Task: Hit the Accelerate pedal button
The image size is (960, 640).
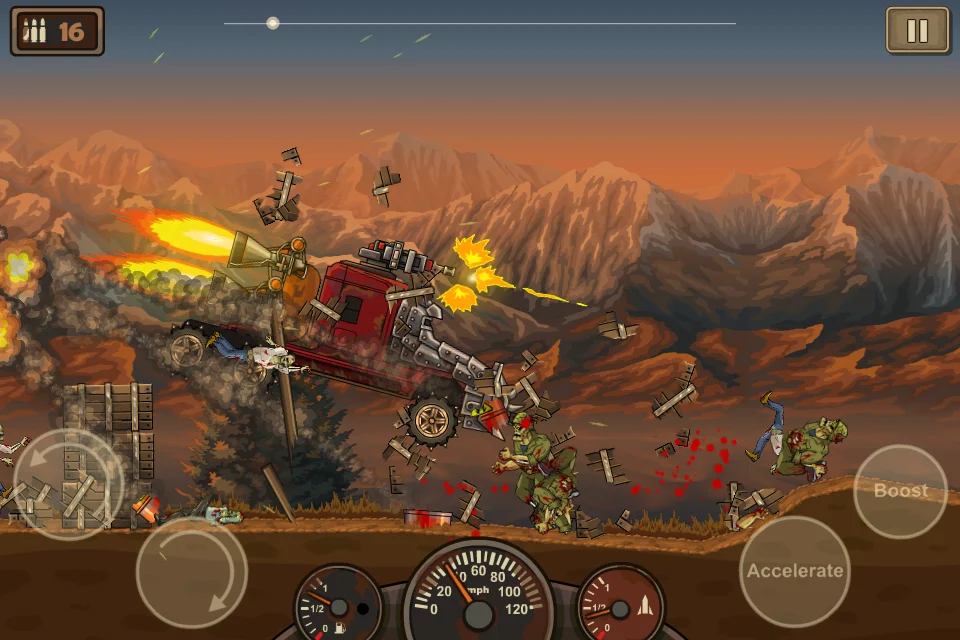Action: coord(795,571)
